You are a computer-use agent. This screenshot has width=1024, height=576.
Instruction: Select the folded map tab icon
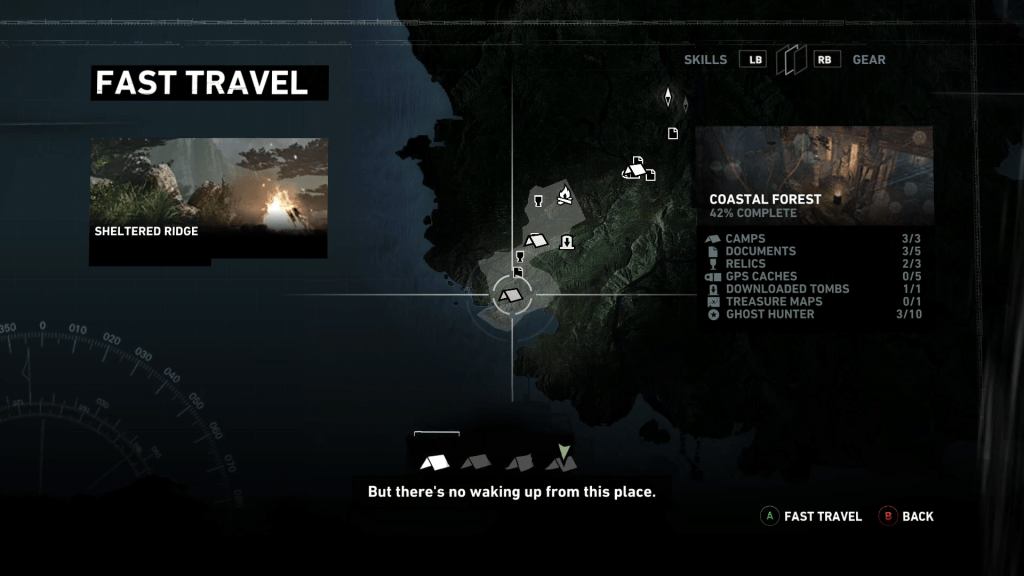pyautogui.click(x=791, y=60)
